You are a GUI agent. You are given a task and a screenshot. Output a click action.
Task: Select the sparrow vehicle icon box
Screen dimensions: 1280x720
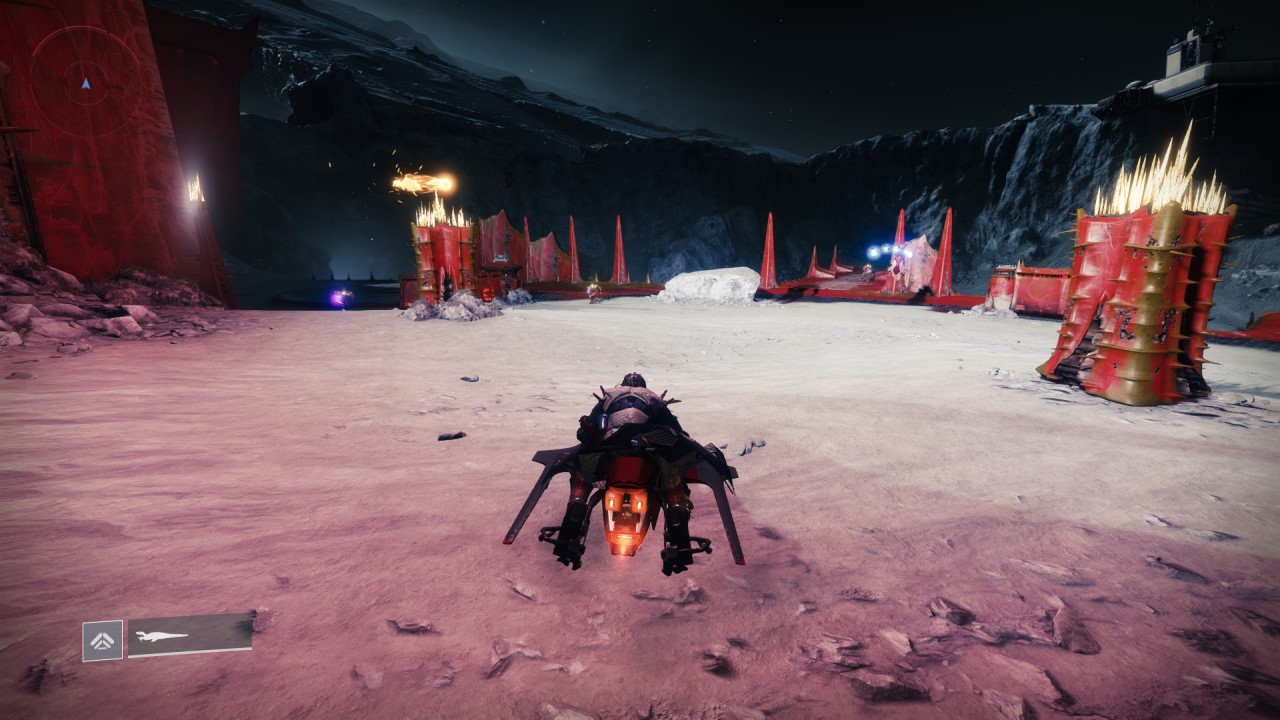click(x=103, y=640)
